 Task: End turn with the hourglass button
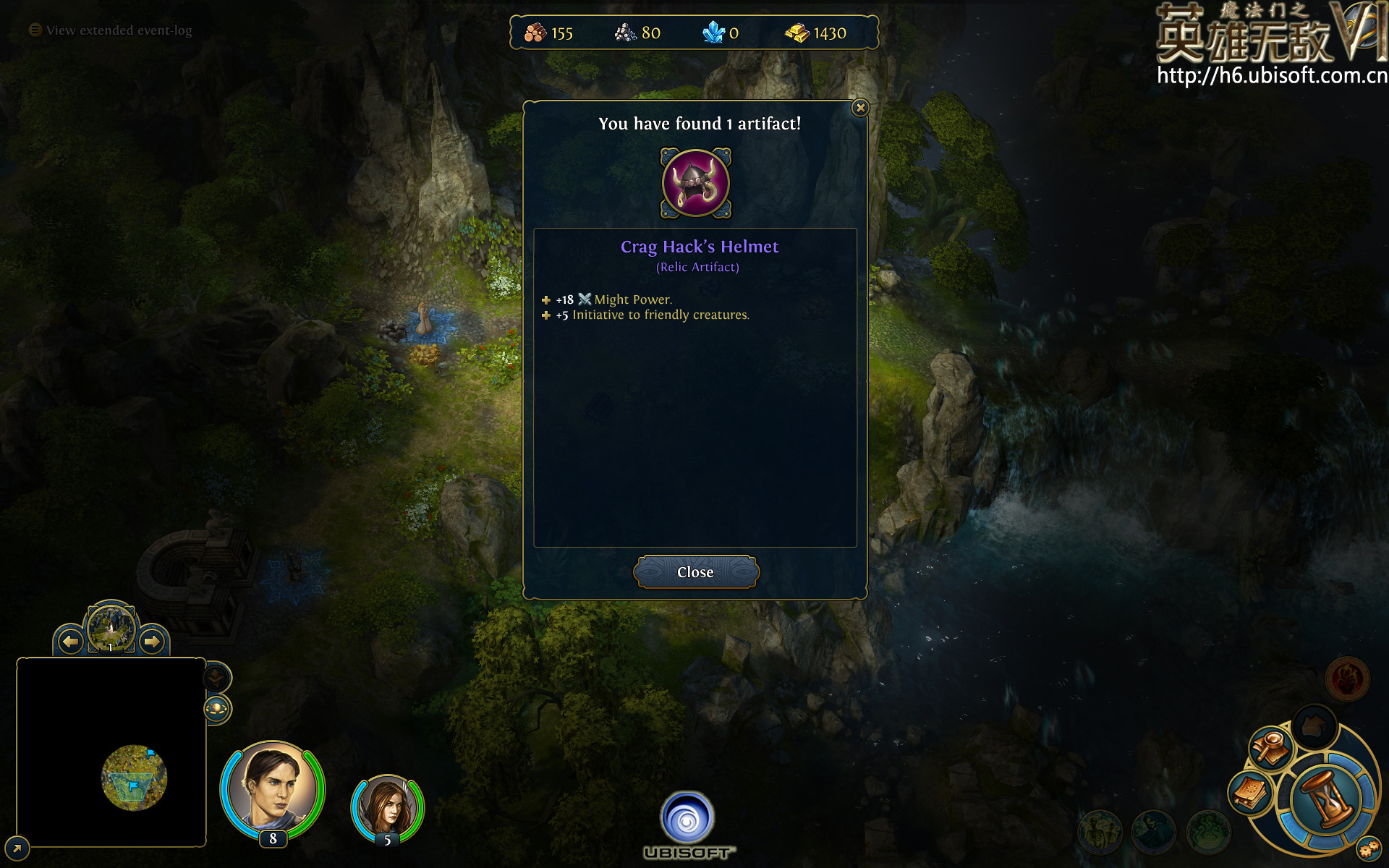tap(1327, 799)
